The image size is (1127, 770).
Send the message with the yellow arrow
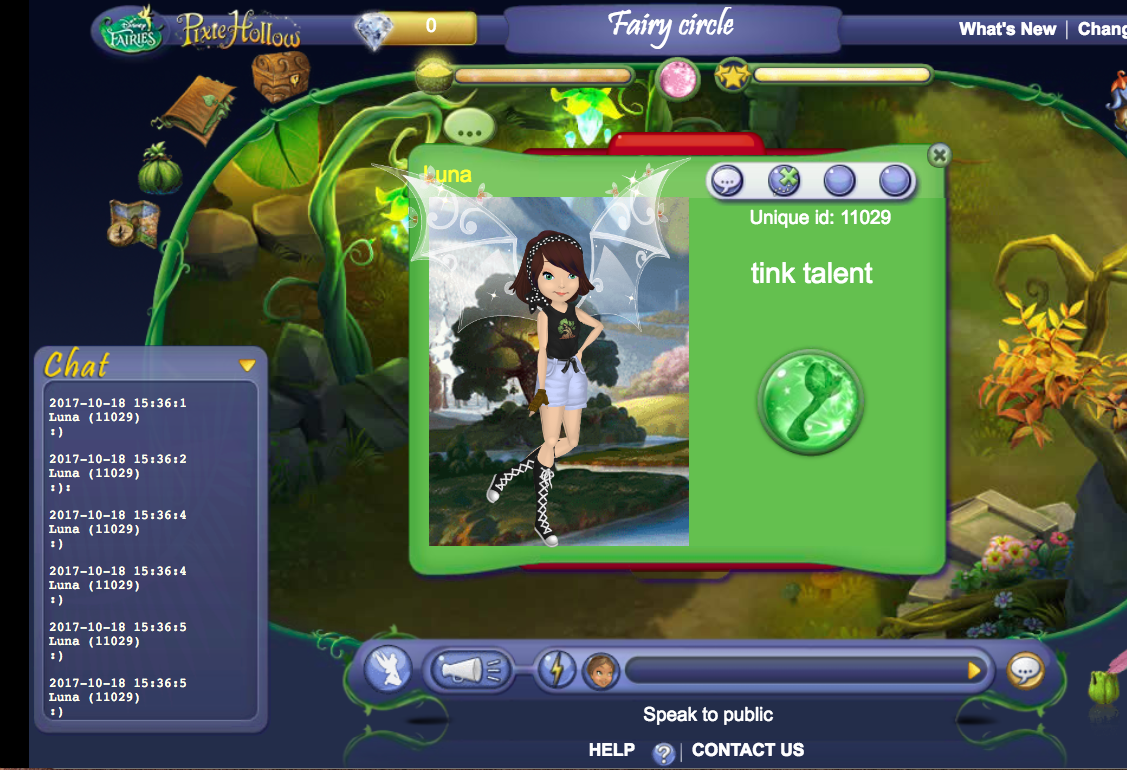click(x=974, y=670)
